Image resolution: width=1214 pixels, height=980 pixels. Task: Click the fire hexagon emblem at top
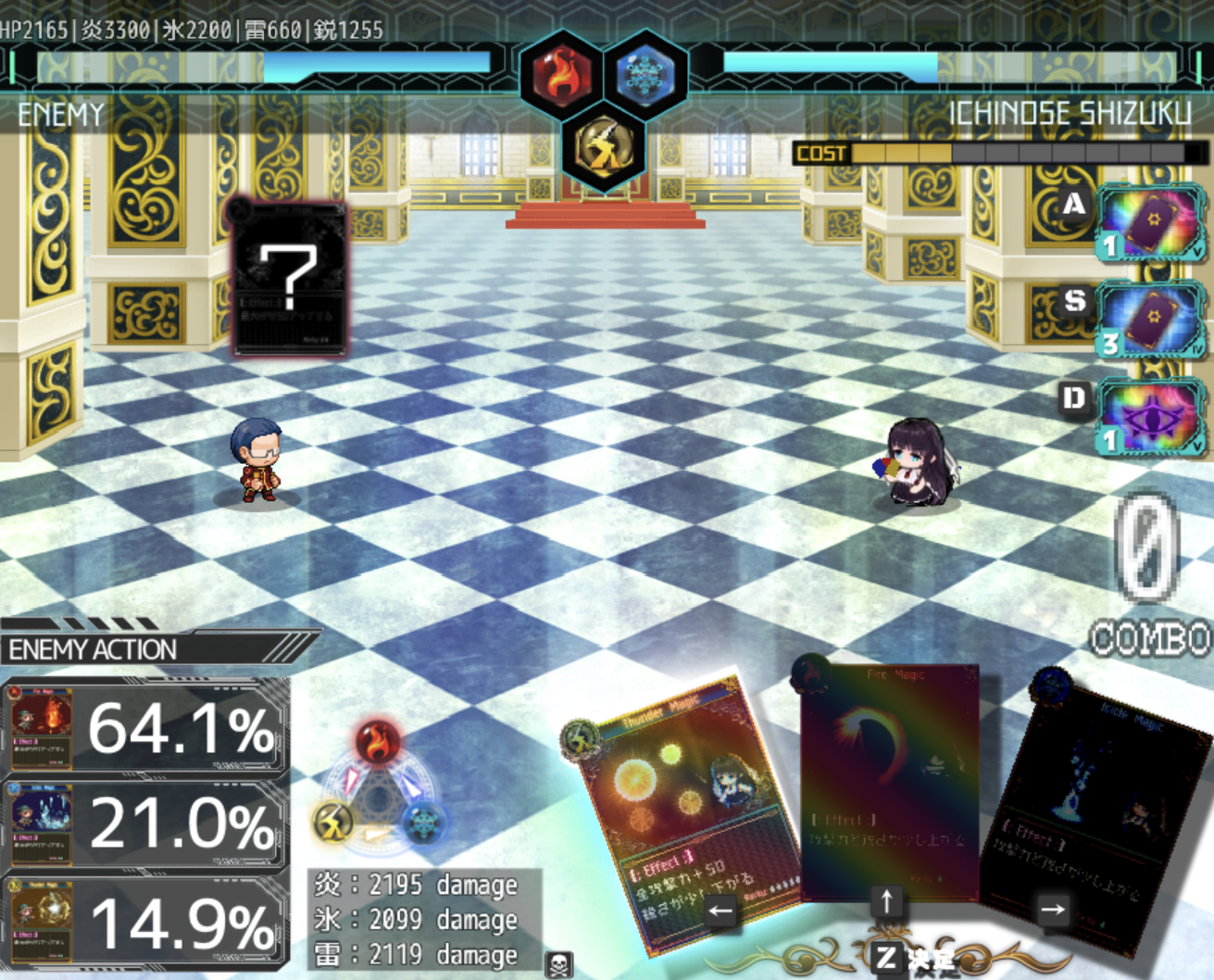tap(561, 74)
